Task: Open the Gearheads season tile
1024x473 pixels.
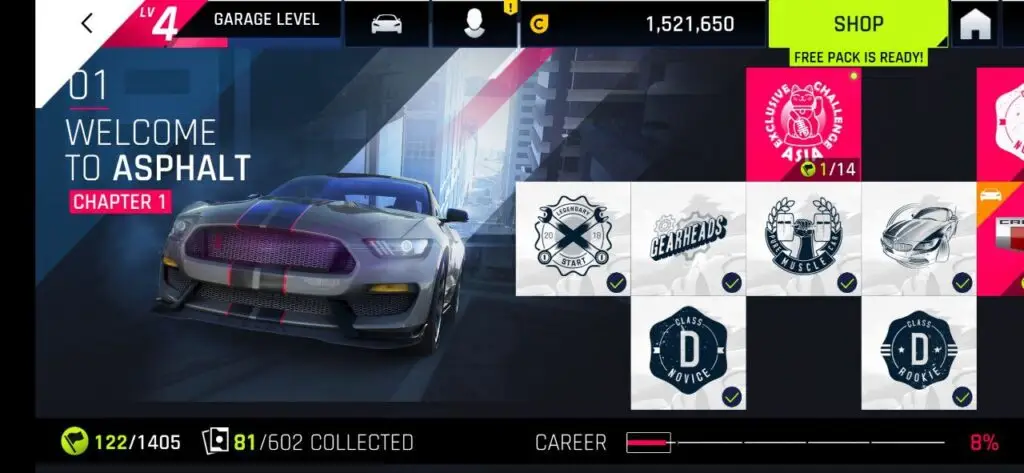Action: pyautogui.click(x=688, y=238)
